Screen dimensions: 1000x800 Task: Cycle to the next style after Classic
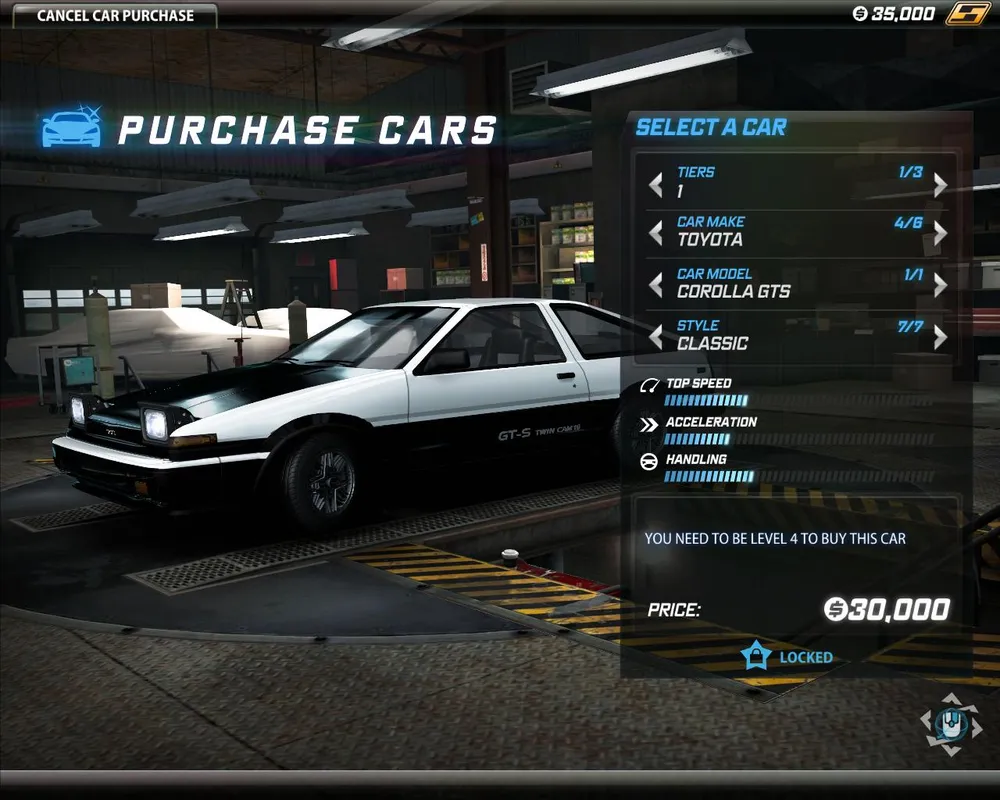(x=940, y=337)
